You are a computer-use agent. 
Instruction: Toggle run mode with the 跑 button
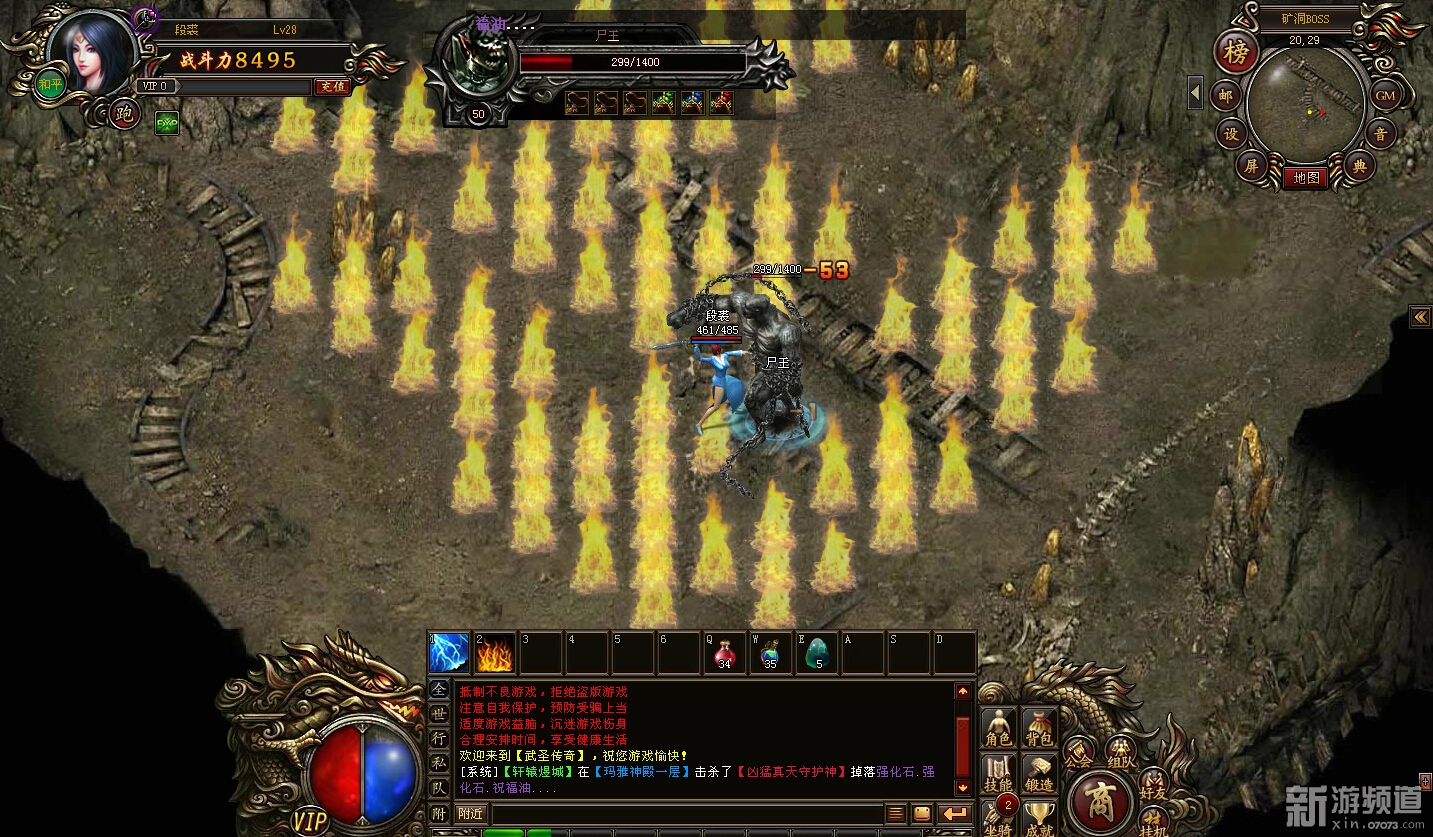pyautogui.click(x=124, y=114)
